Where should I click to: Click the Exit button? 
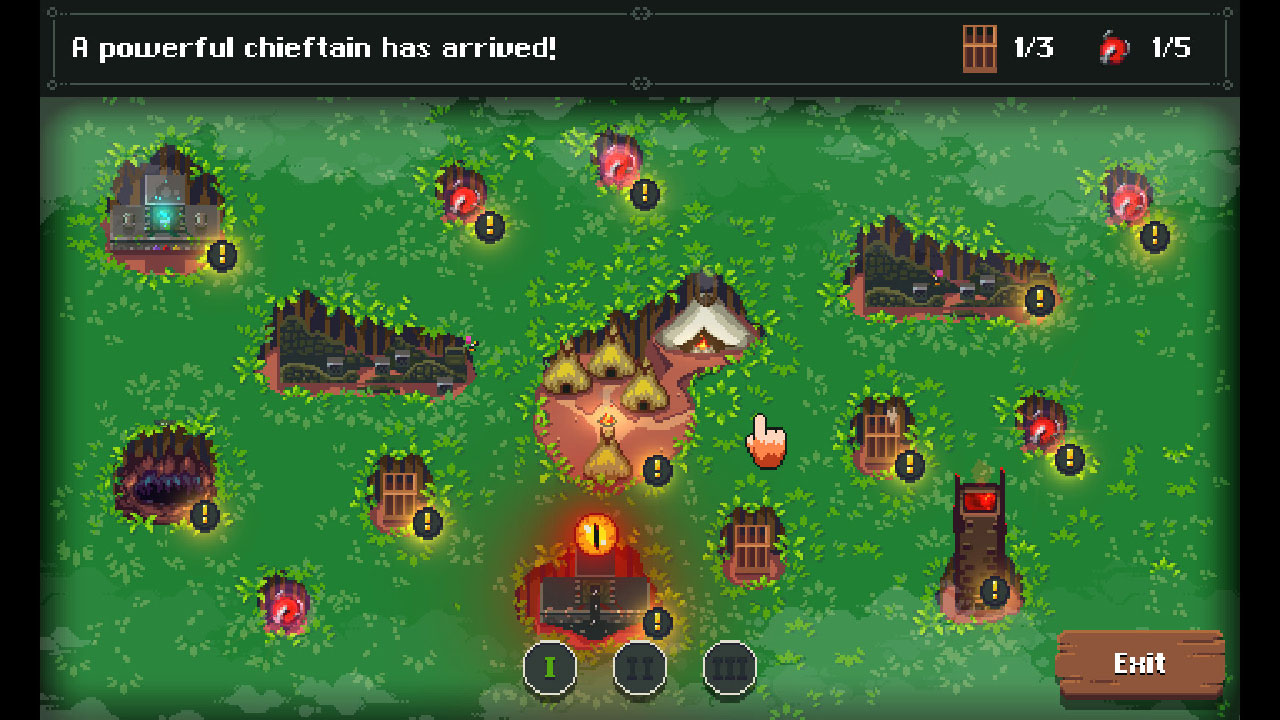pos(1141,662)
